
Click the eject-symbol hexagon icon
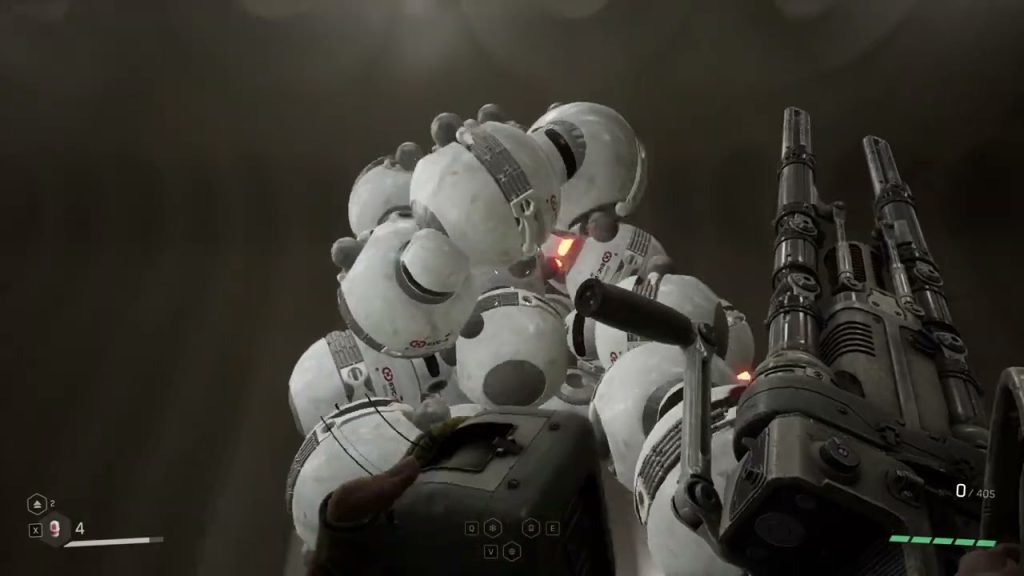click(35, 505)
